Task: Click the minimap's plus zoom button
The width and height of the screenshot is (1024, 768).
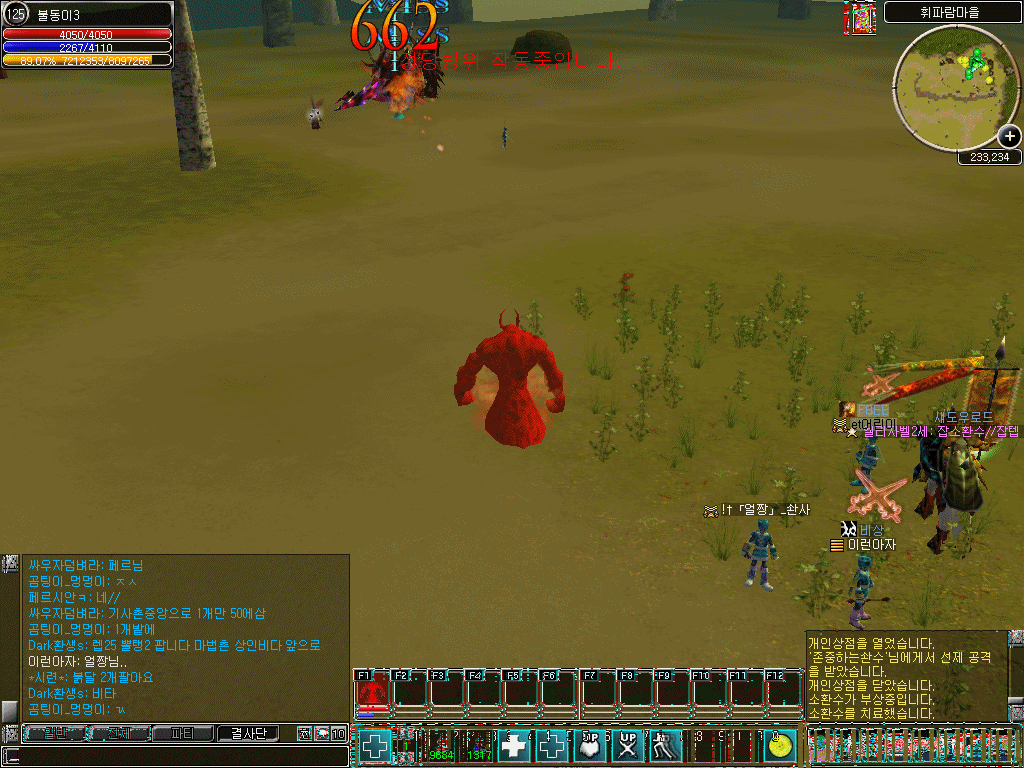Action: click(1009, 137)
